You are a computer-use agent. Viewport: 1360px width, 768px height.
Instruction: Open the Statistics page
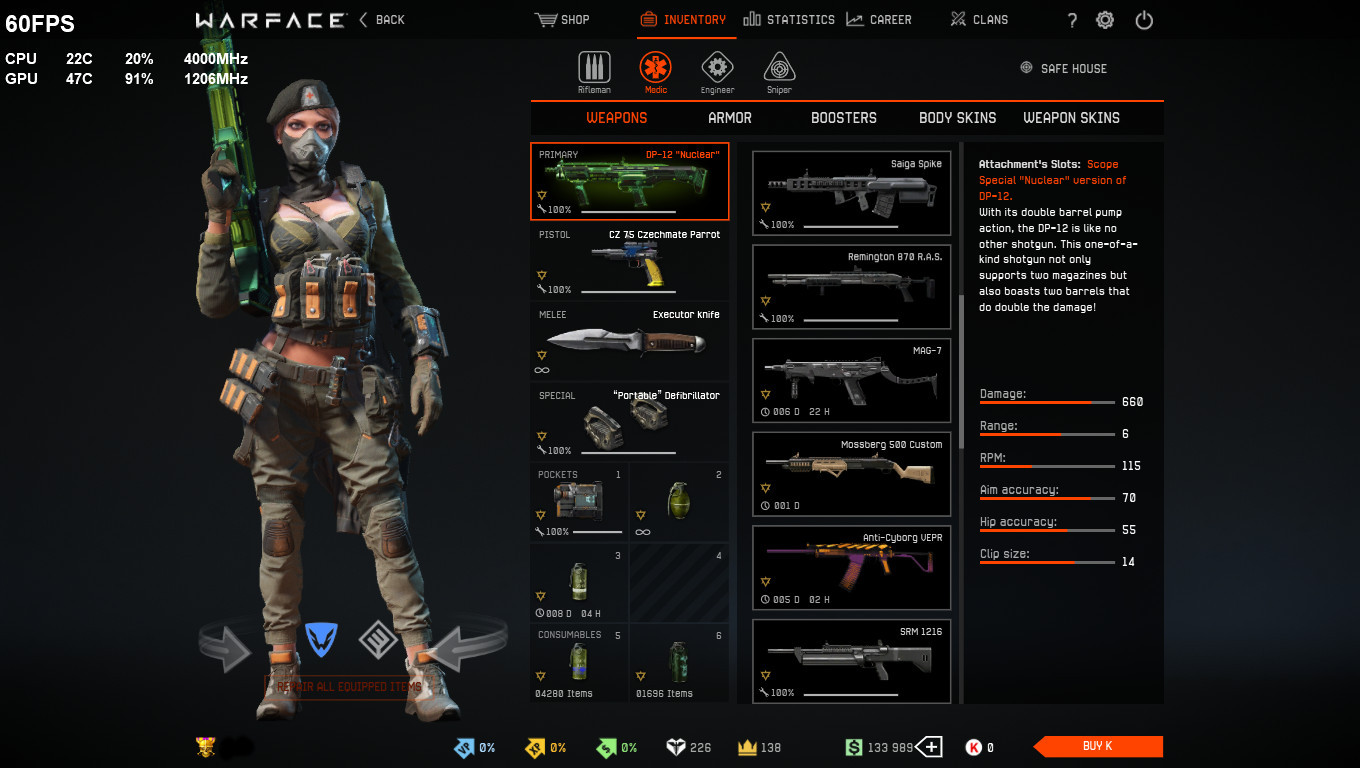click(789, 20)
